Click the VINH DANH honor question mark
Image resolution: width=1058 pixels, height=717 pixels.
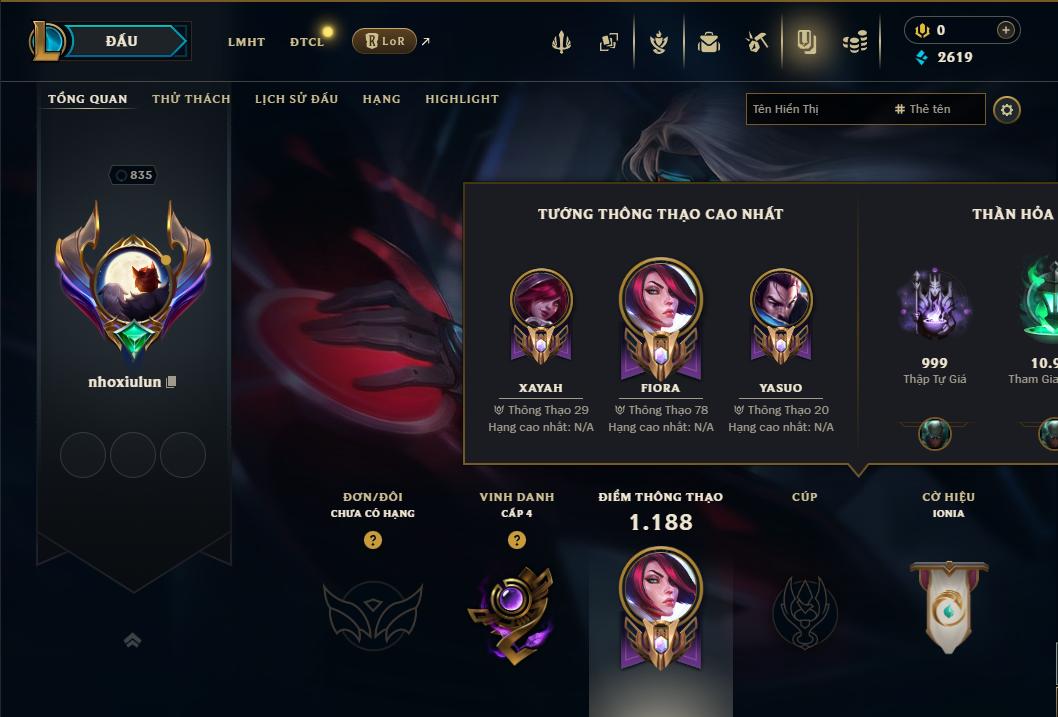517,540
